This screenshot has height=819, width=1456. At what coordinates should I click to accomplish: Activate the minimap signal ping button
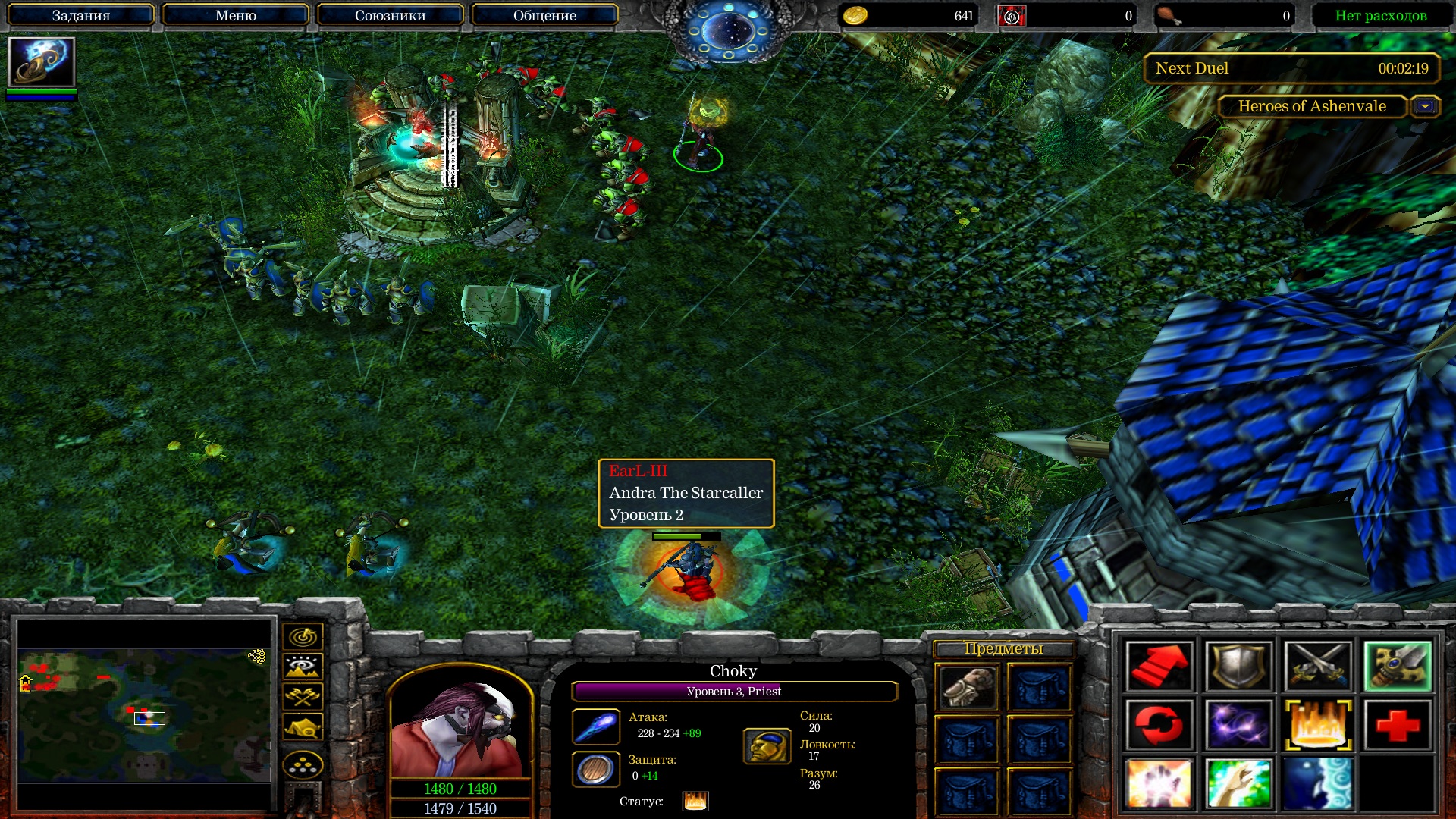[303, 637]
